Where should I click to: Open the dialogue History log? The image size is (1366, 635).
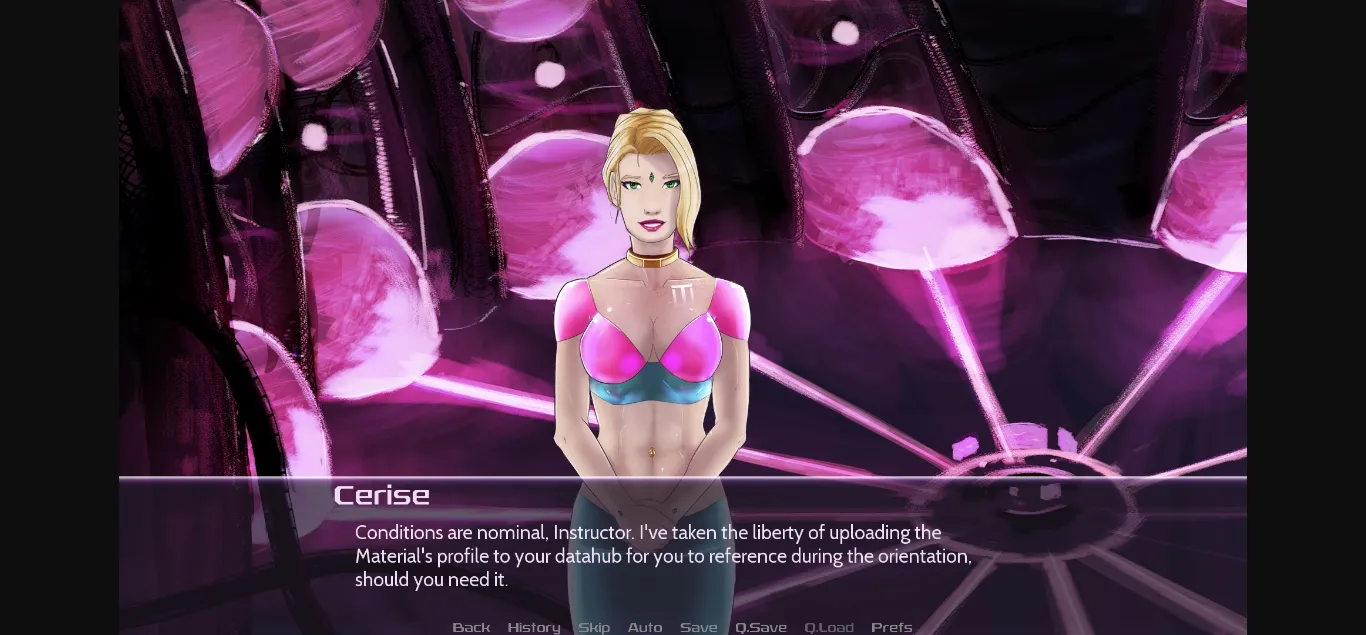coord(533,627)
